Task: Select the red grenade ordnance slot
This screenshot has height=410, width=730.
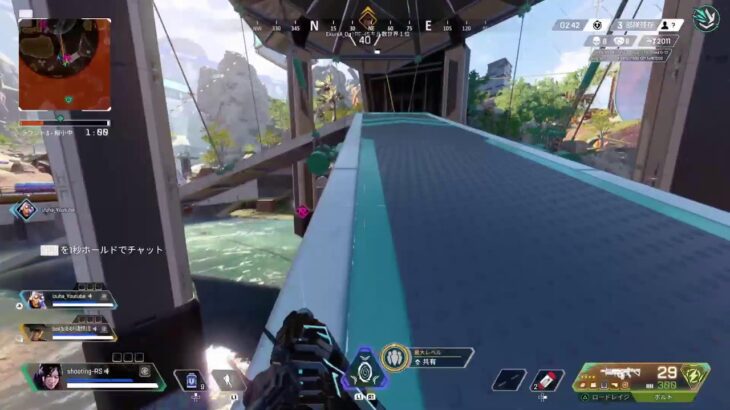Action: (547, 381)
